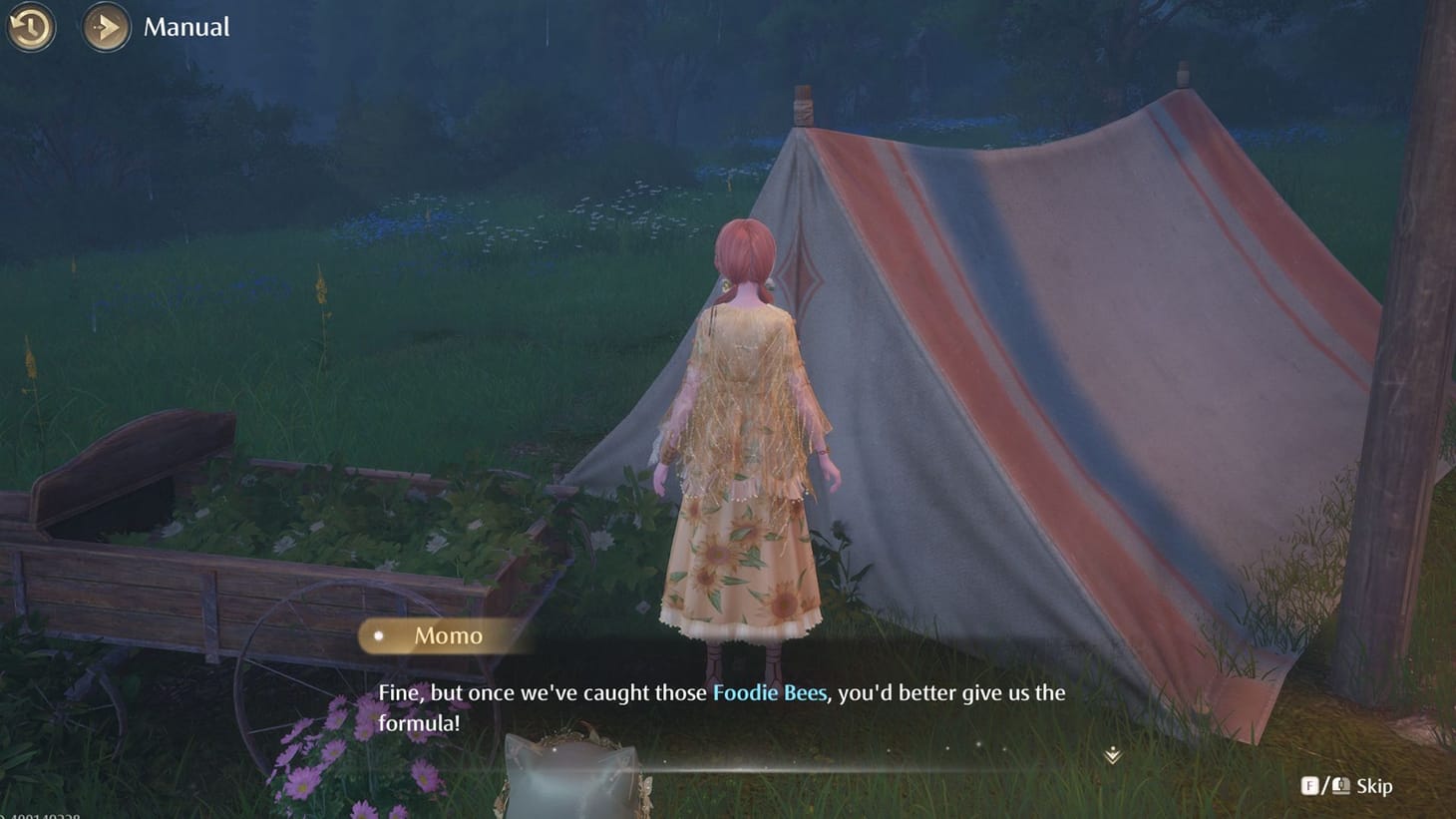Click the mouse icon beside Skip
Screen dimensions: 1456x819
1339,786
